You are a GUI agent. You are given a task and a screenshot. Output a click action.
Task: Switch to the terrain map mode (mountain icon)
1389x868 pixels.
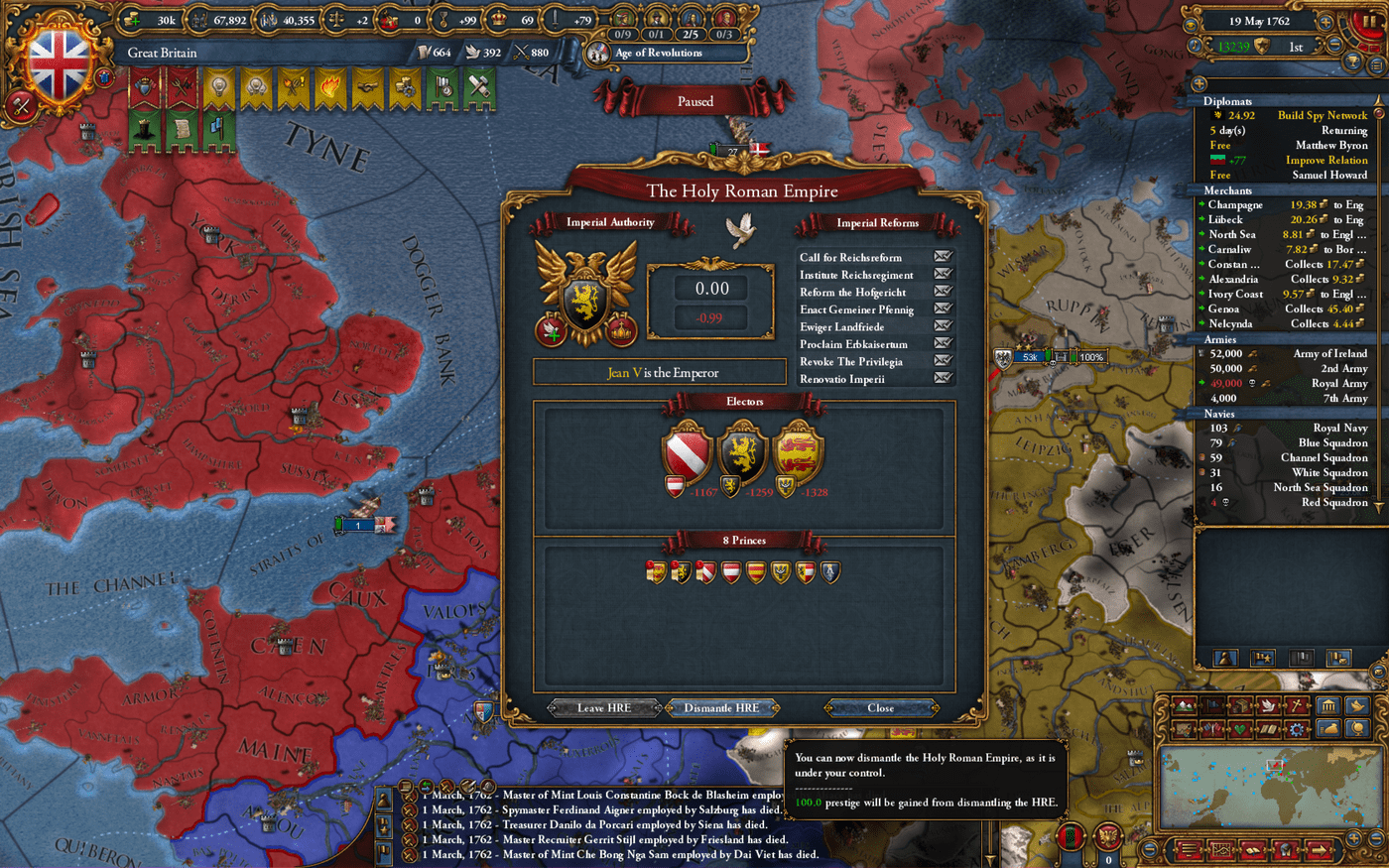tap(1185, 706)
